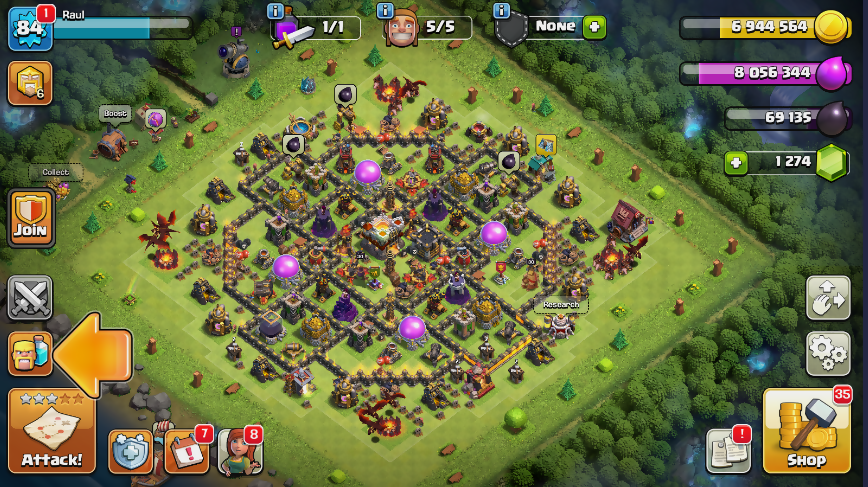Show info for the shield status
Viewport: 868px width, 487px height.
pos(502,11)
